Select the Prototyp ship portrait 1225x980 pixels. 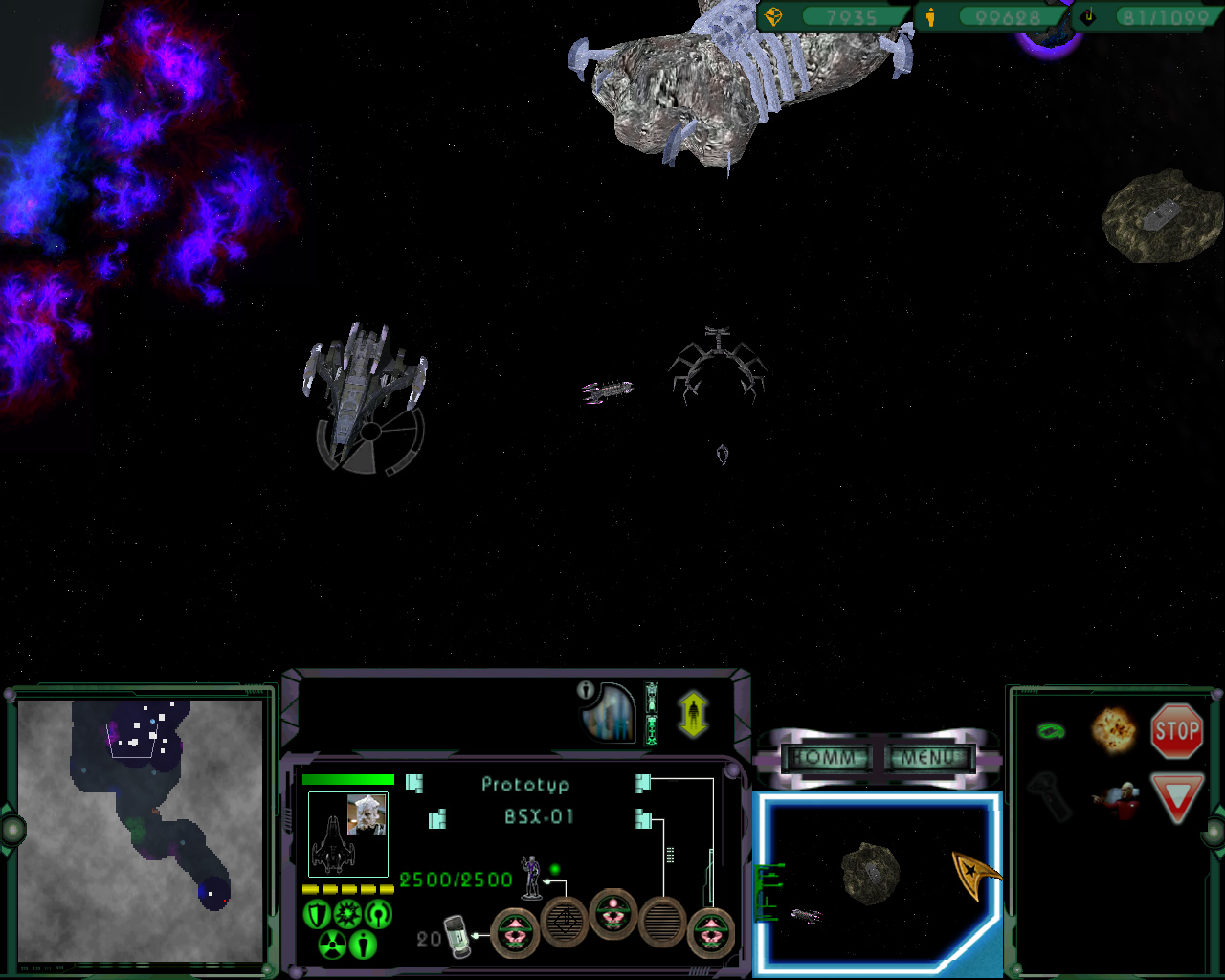coord(347,834)
